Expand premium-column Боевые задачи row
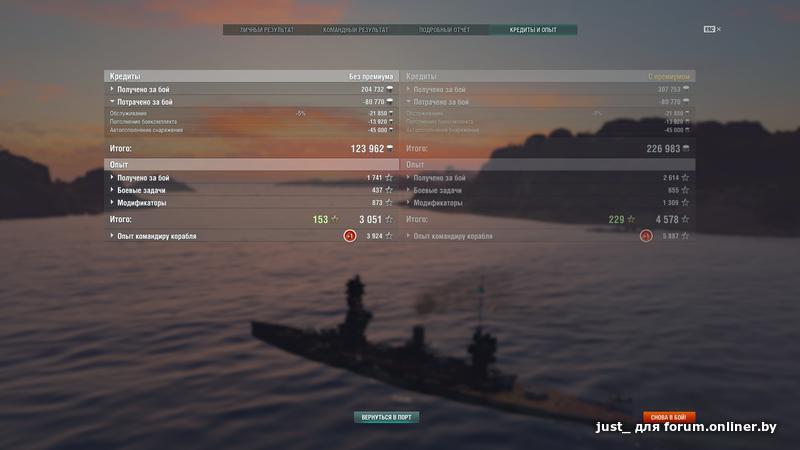 tap(438, 189)
